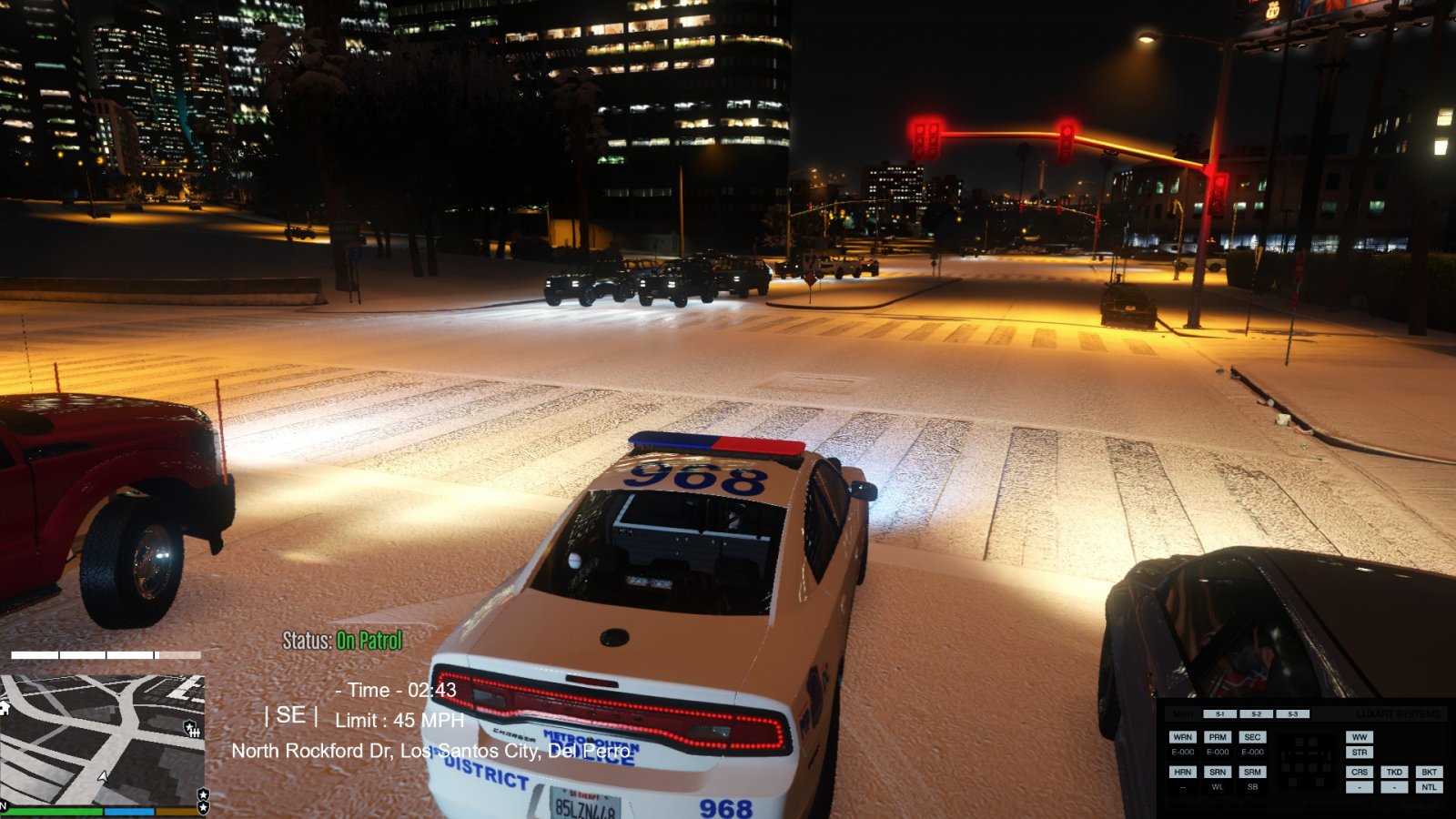Click the BKT button on siren panel
This screenshot has height=819, width=1456.
(x=1429, y=772)
